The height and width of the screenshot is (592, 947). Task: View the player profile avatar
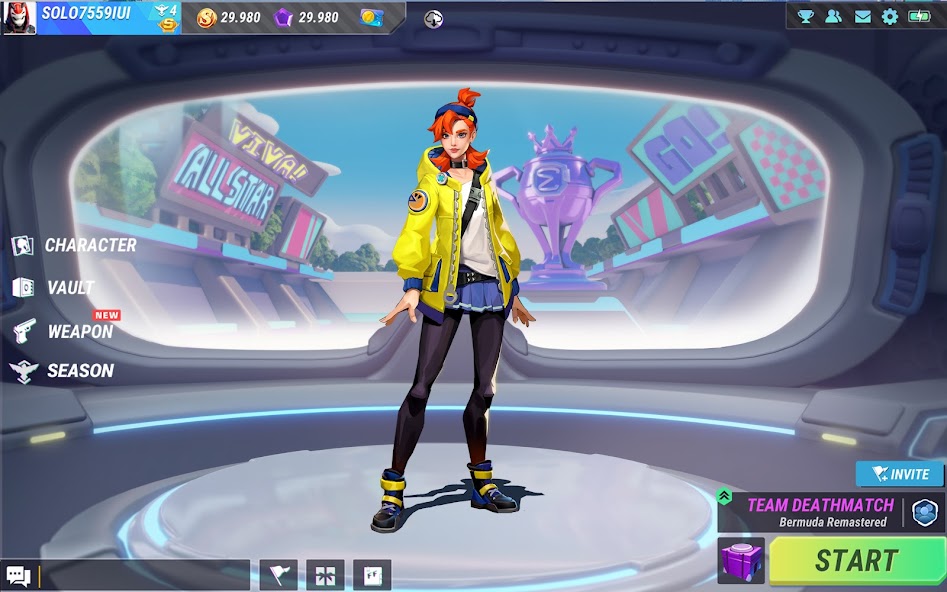(19, 17)
